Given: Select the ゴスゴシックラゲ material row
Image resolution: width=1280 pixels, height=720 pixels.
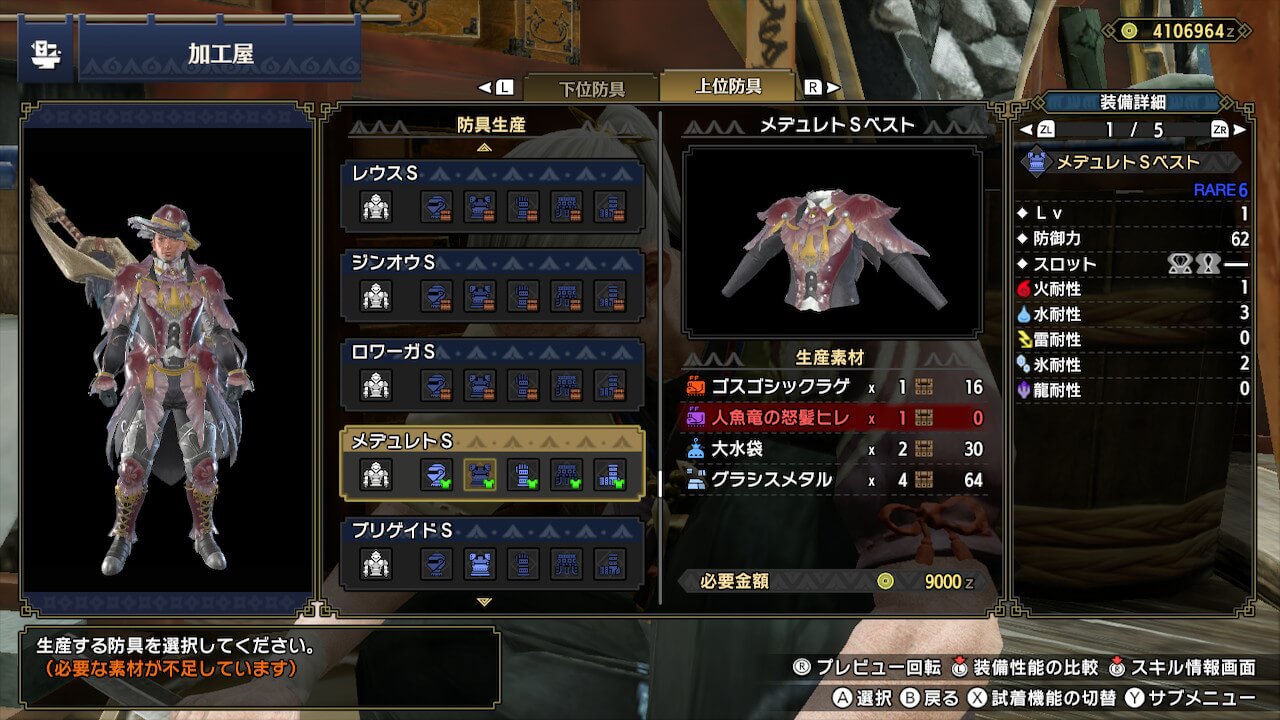Looking at the screenshot, I should click(835, 387).
